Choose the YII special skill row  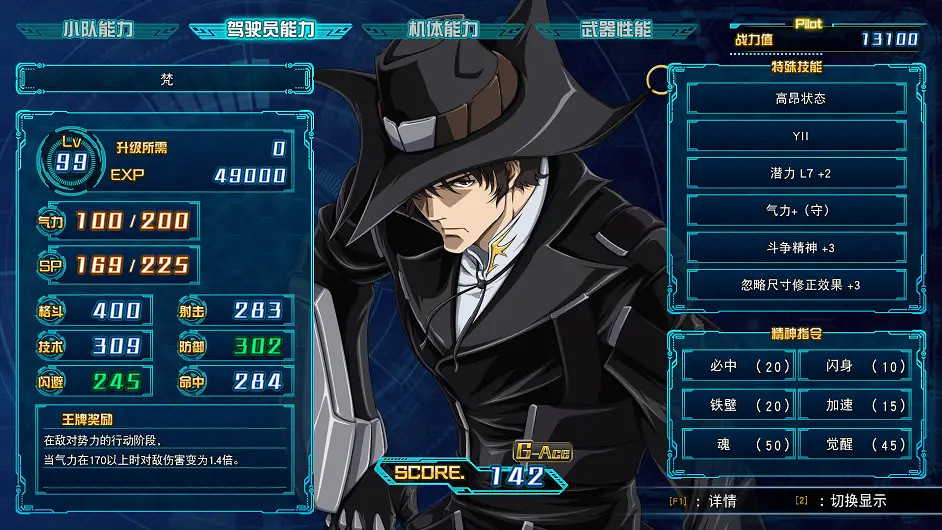(x=797, y=135)
